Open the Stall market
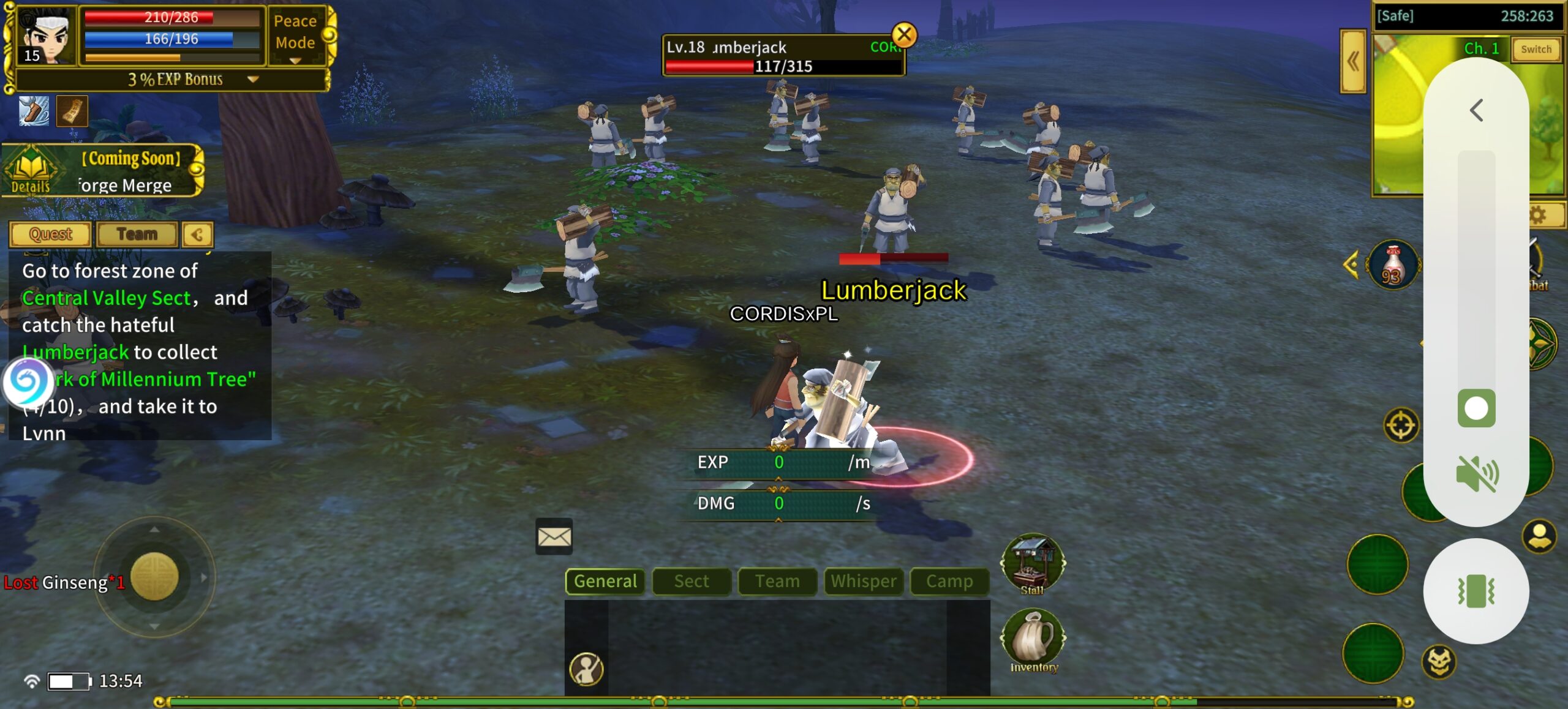Image resolution: width=1568 pixels, height=709 pixels. point(1033,565)
